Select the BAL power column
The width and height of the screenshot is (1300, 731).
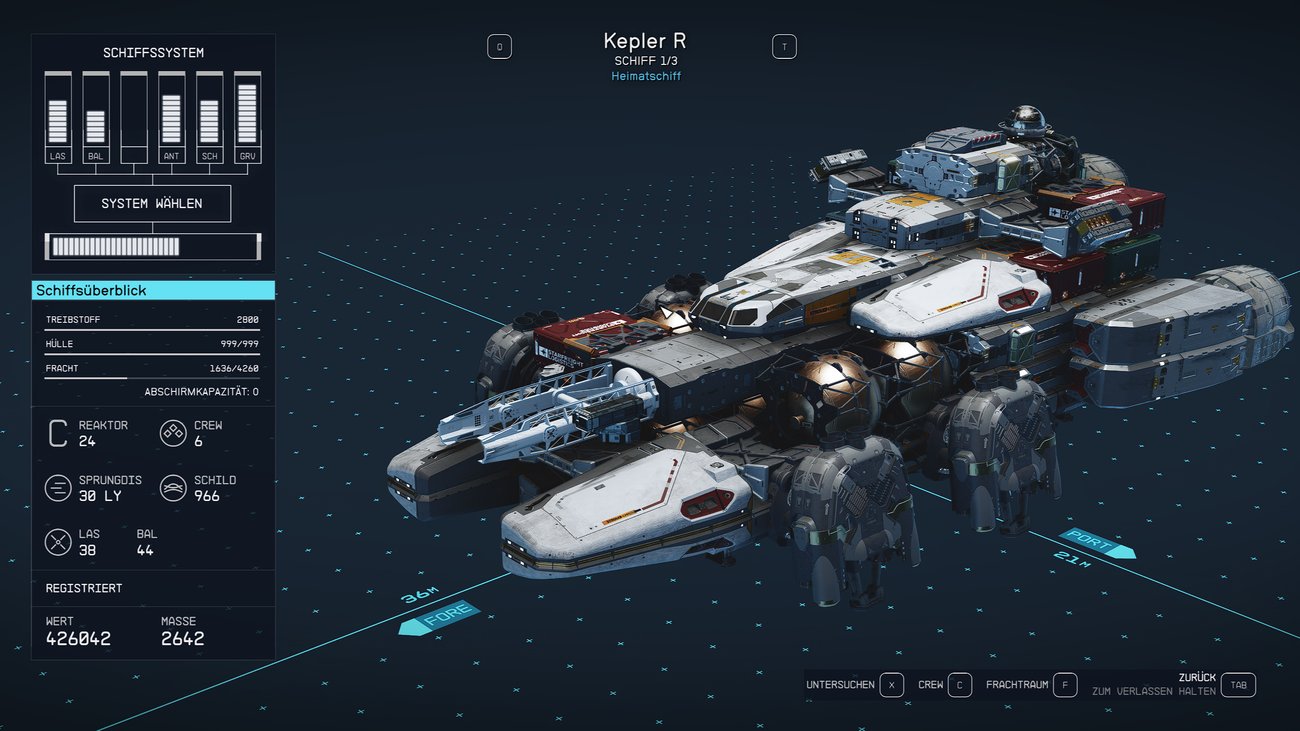(x=96, y=117)
